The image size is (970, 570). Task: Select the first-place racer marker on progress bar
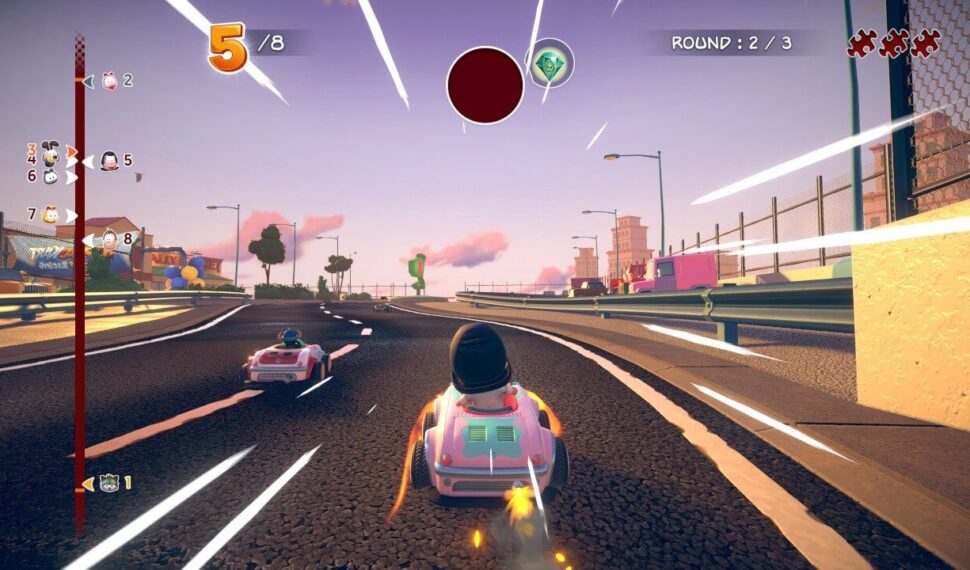(109, 484)
